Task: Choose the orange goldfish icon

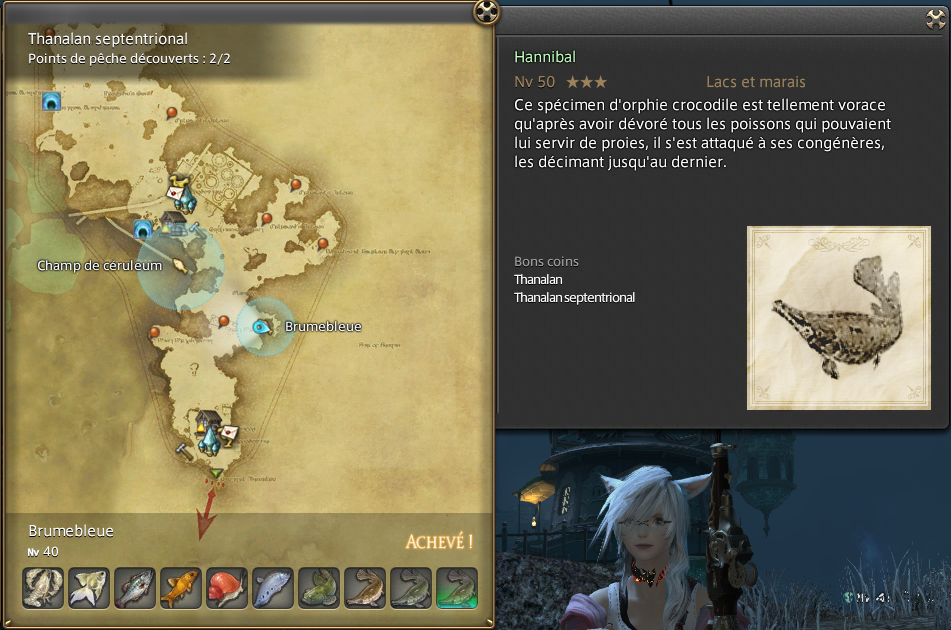Action: [181, 588]
